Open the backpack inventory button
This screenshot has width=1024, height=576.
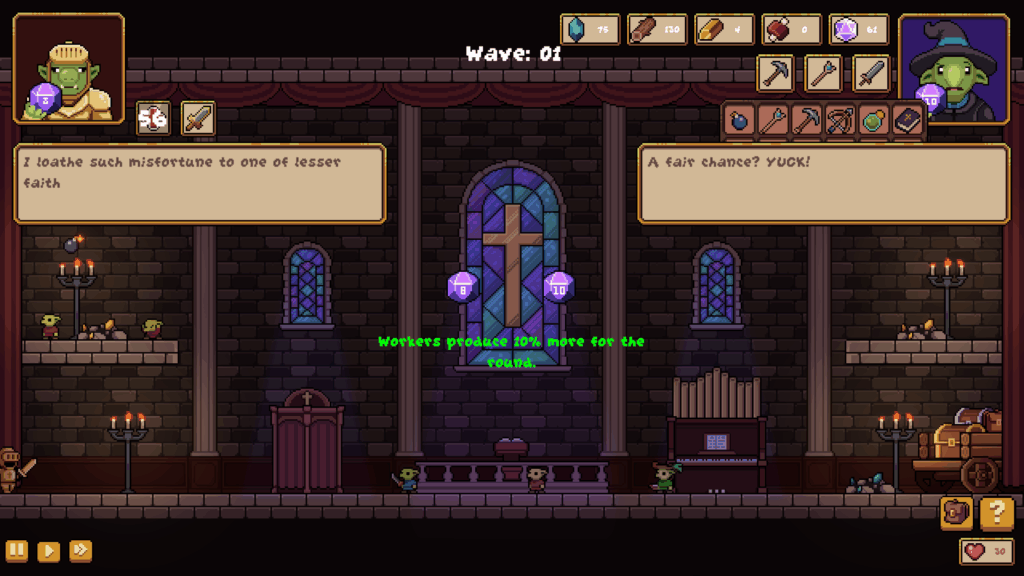coord(956,513)
